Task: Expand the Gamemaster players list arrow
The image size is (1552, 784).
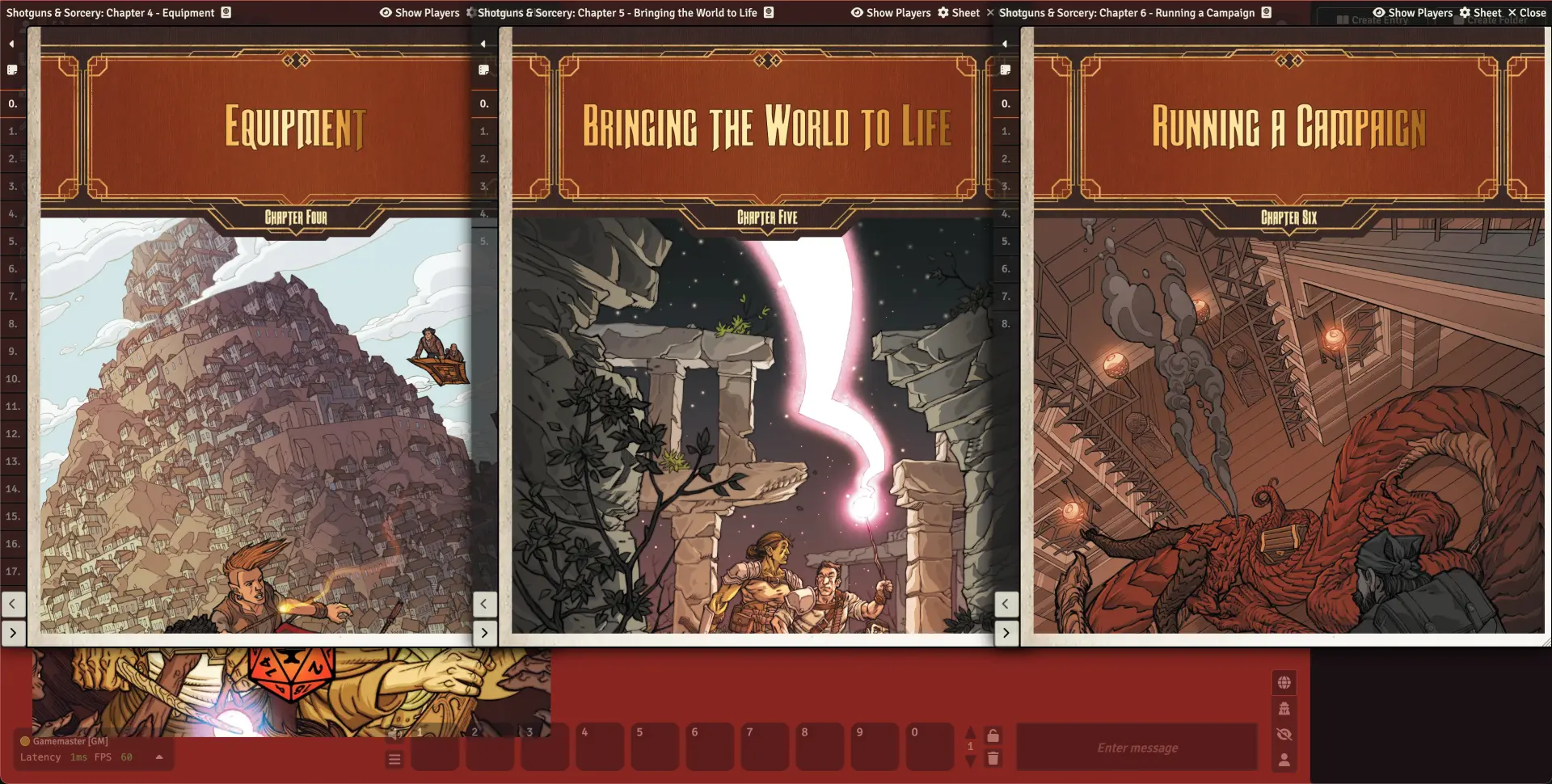Action: [159, 757]
